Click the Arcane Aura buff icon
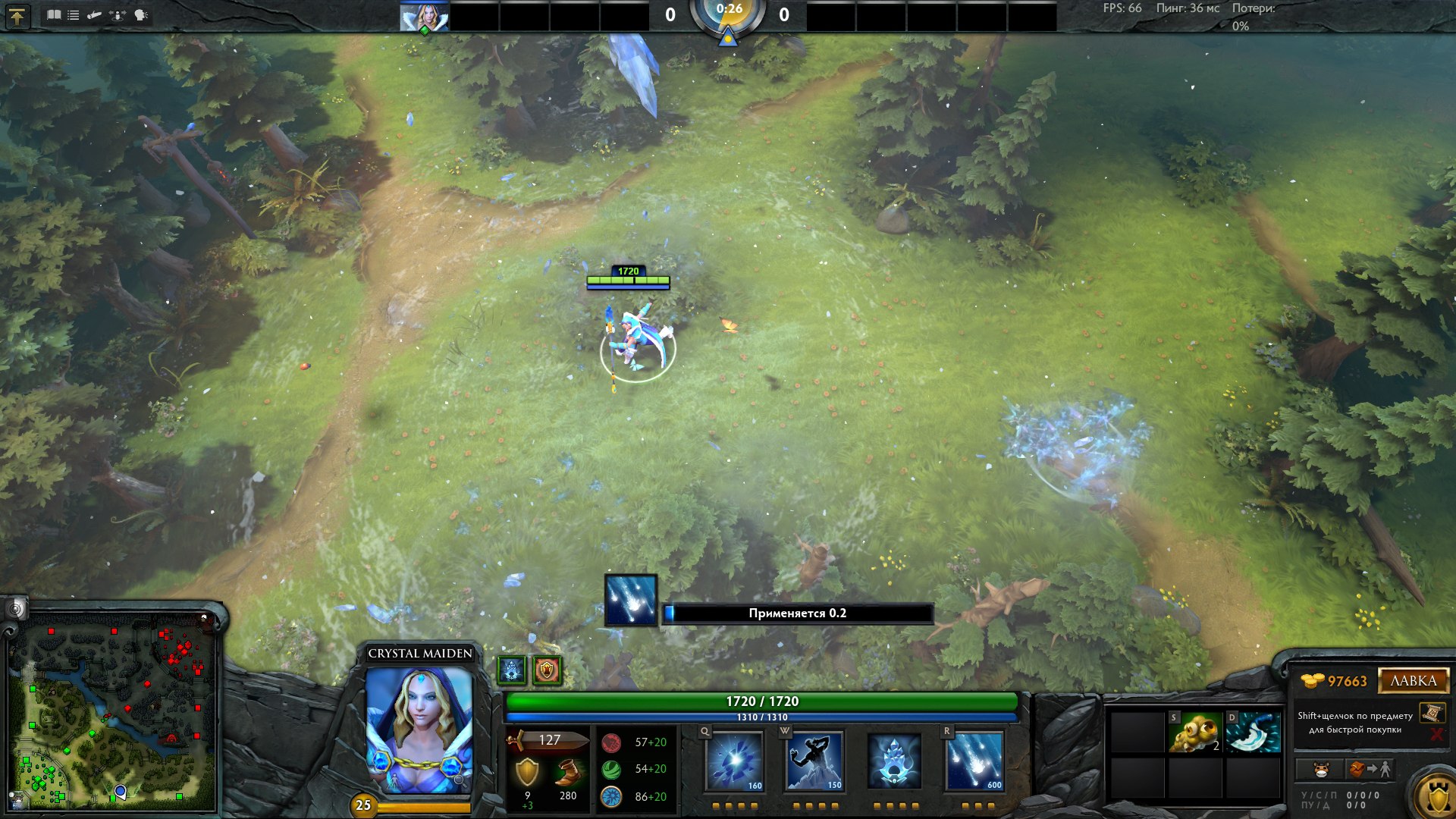The width and height of the screenshot is (1456, 819). [512, 670]
